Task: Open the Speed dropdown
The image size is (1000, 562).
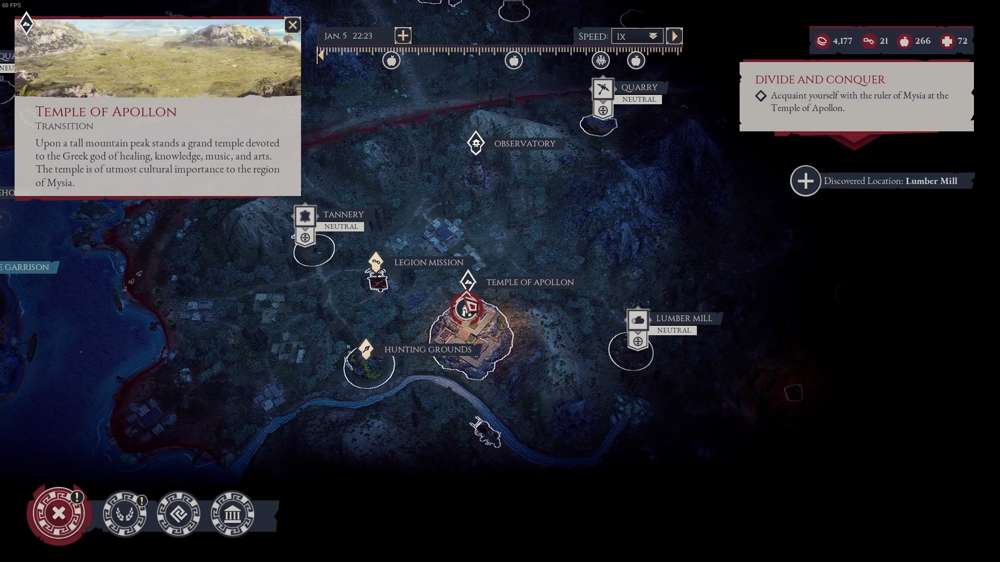Action: pyautogui.click(x=637, y=36)
